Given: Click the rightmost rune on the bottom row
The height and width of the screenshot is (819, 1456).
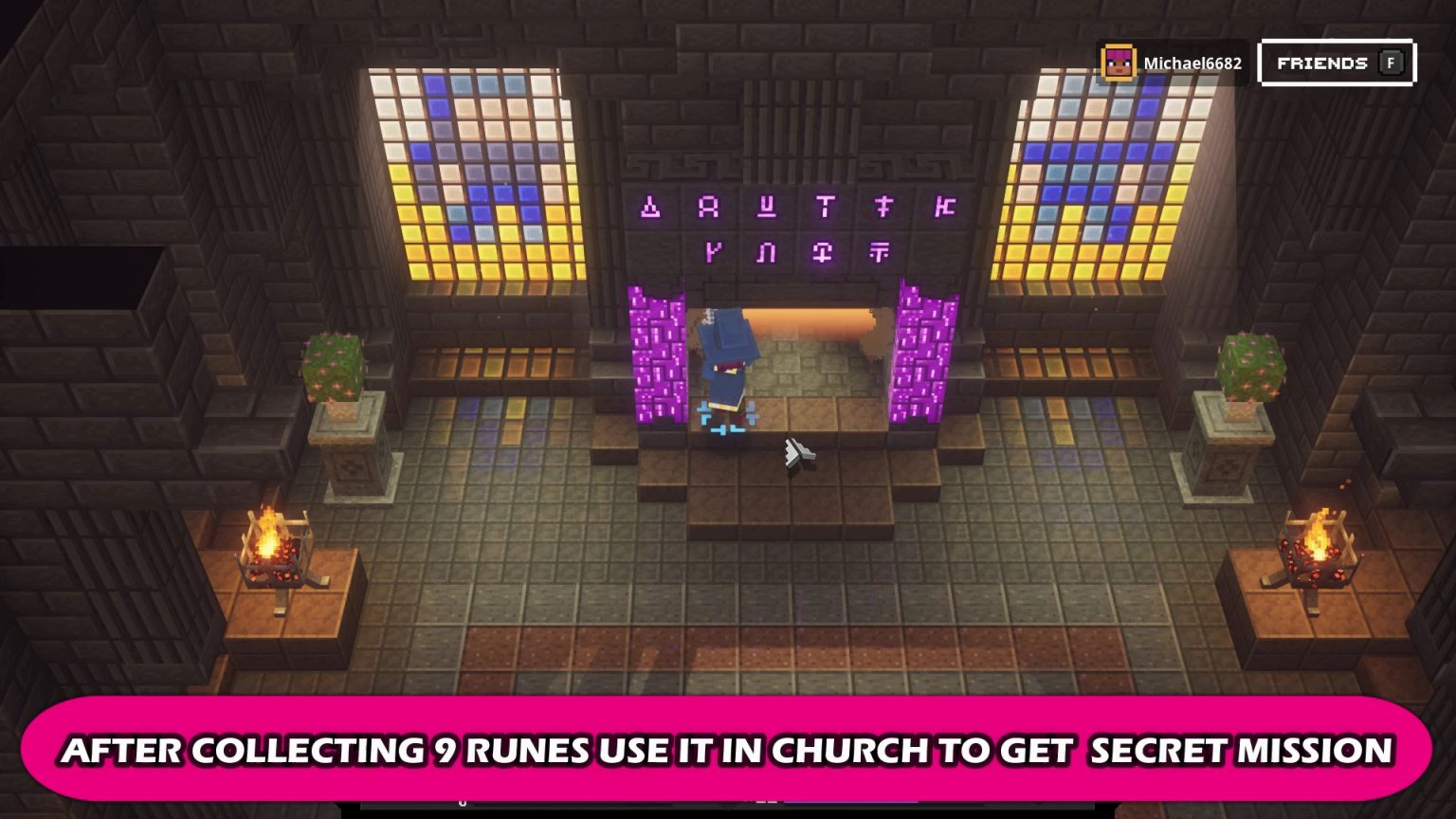Looking at the screenshot, I should [x=882, y=250].
